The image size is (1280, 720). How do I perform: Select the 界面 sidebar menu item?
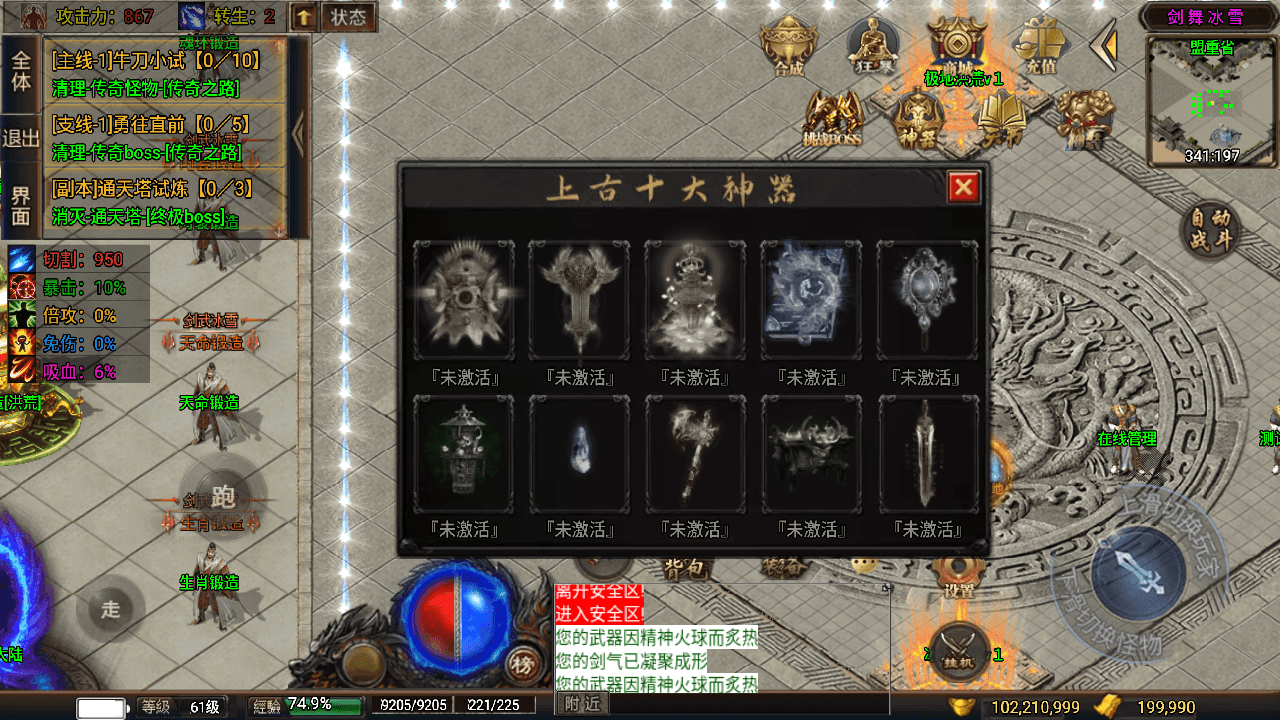point(21,203)
